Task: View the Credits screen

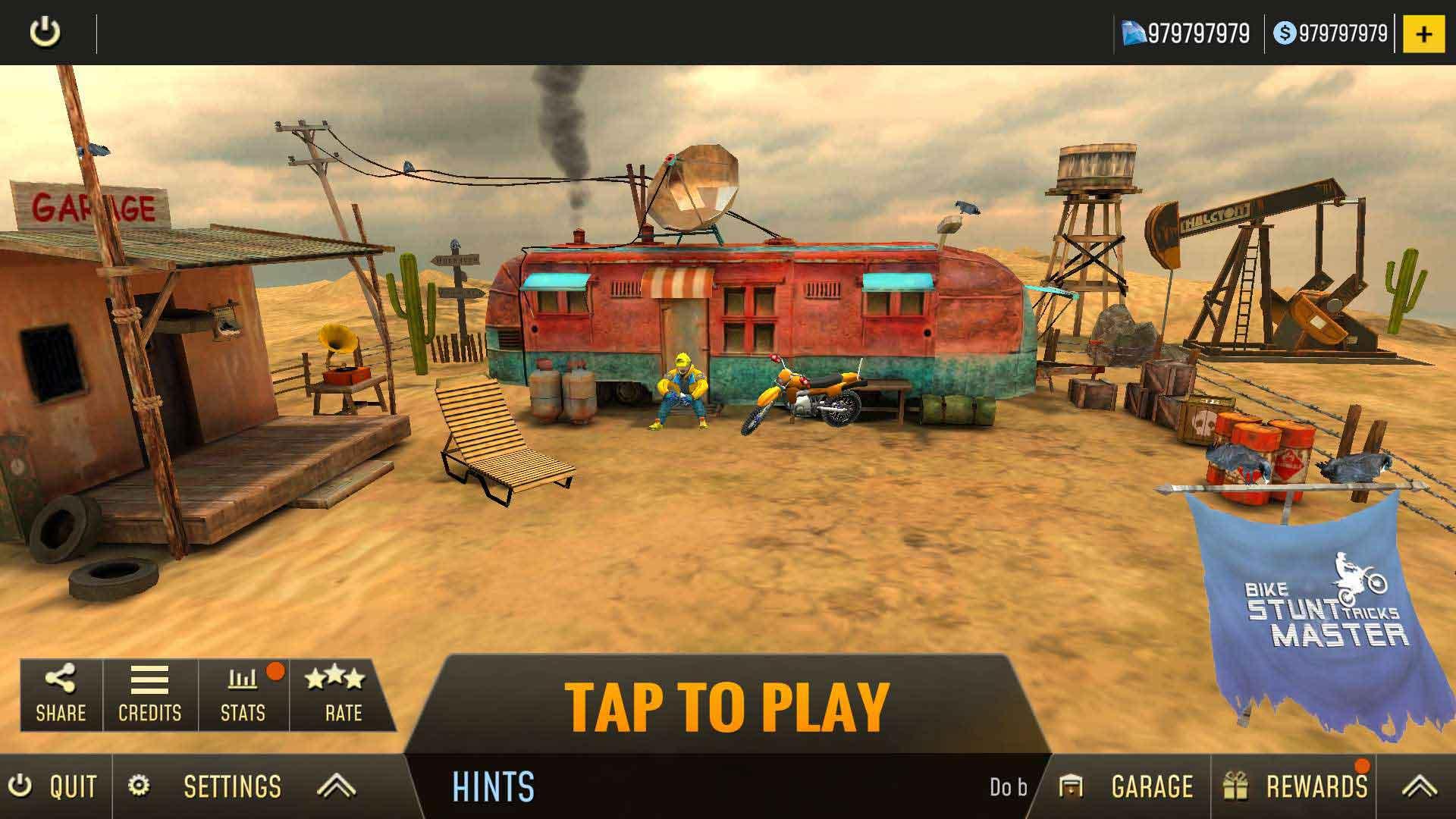Action: 150,694
